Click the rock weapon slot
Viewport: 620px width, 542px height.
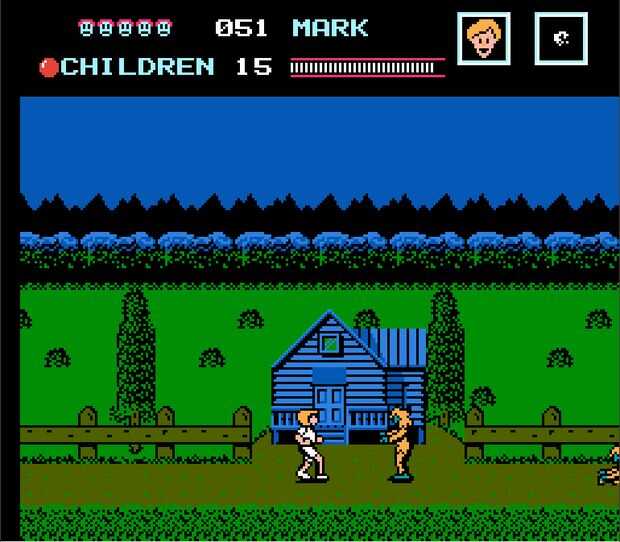coord(560,39)
